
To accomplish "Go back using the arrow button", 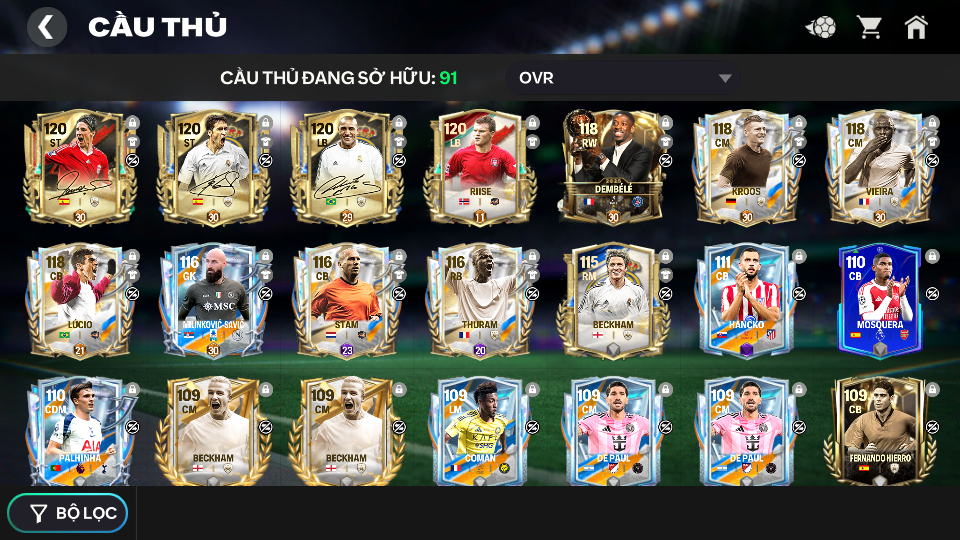I will coord(46,27).
